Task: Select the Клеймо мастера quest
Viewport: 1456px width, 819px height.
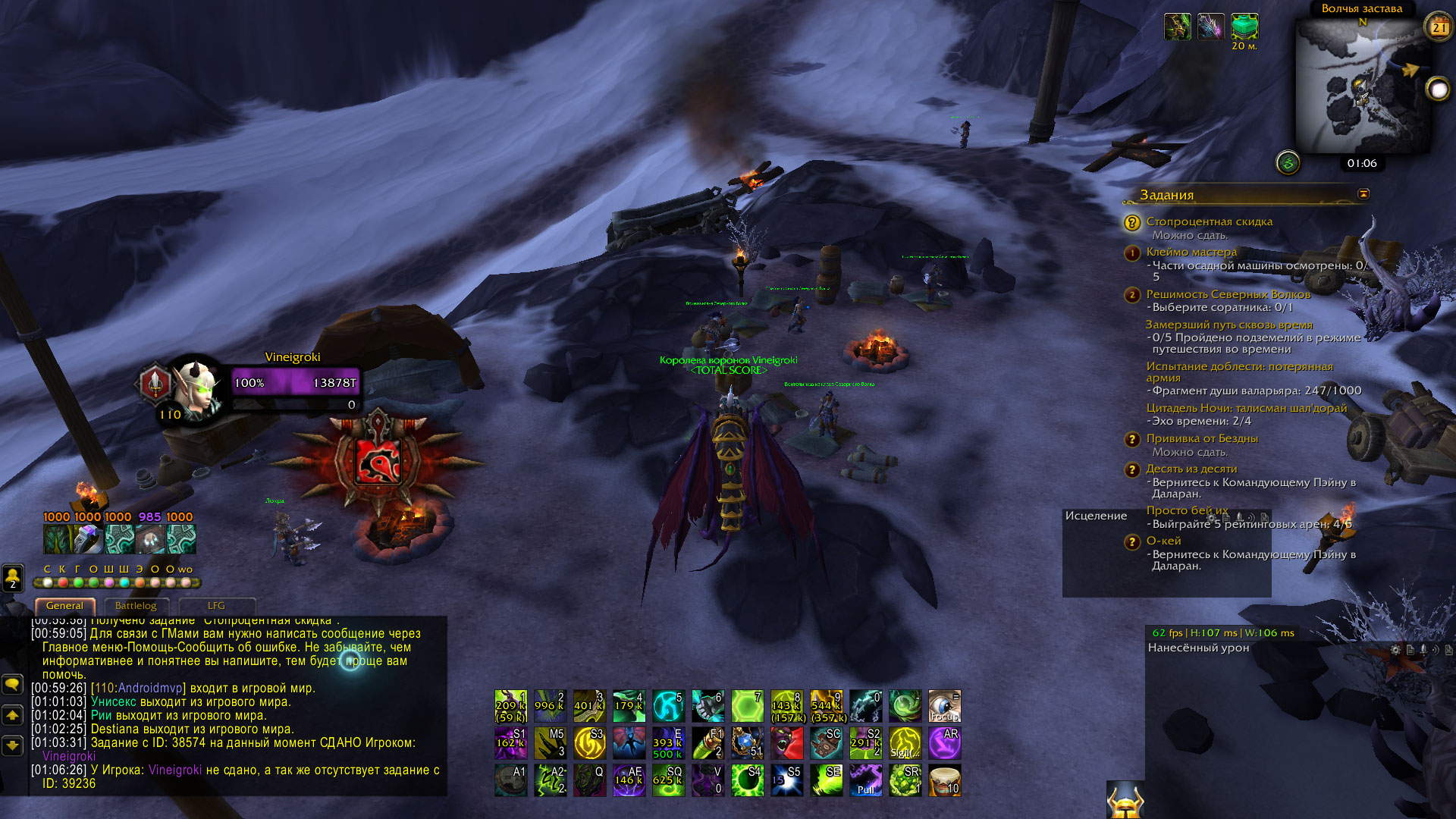Action: tap(1191, 252)
